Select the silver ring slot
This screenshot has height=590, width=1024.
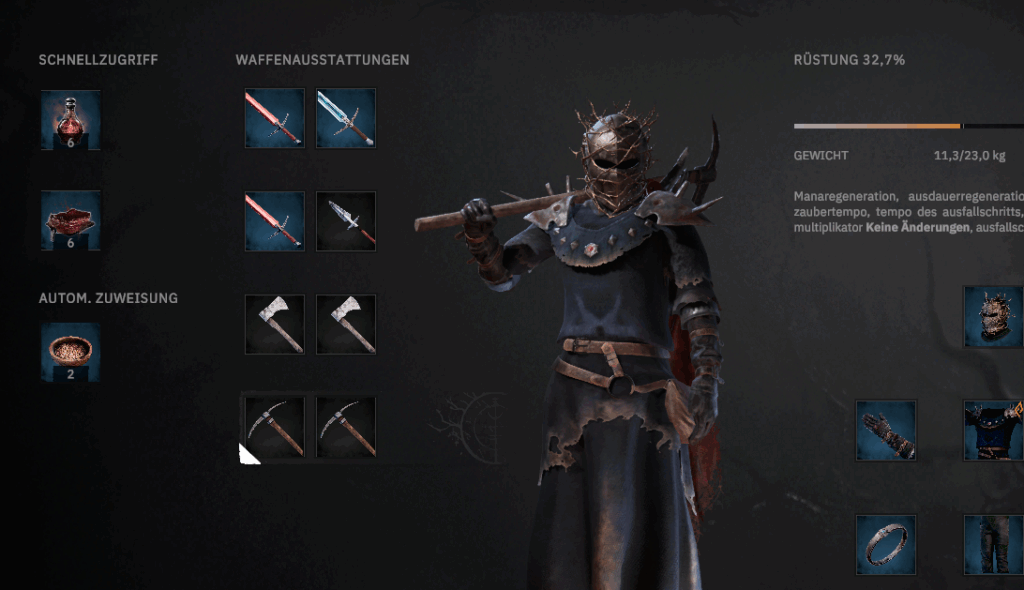click(886, 544)
